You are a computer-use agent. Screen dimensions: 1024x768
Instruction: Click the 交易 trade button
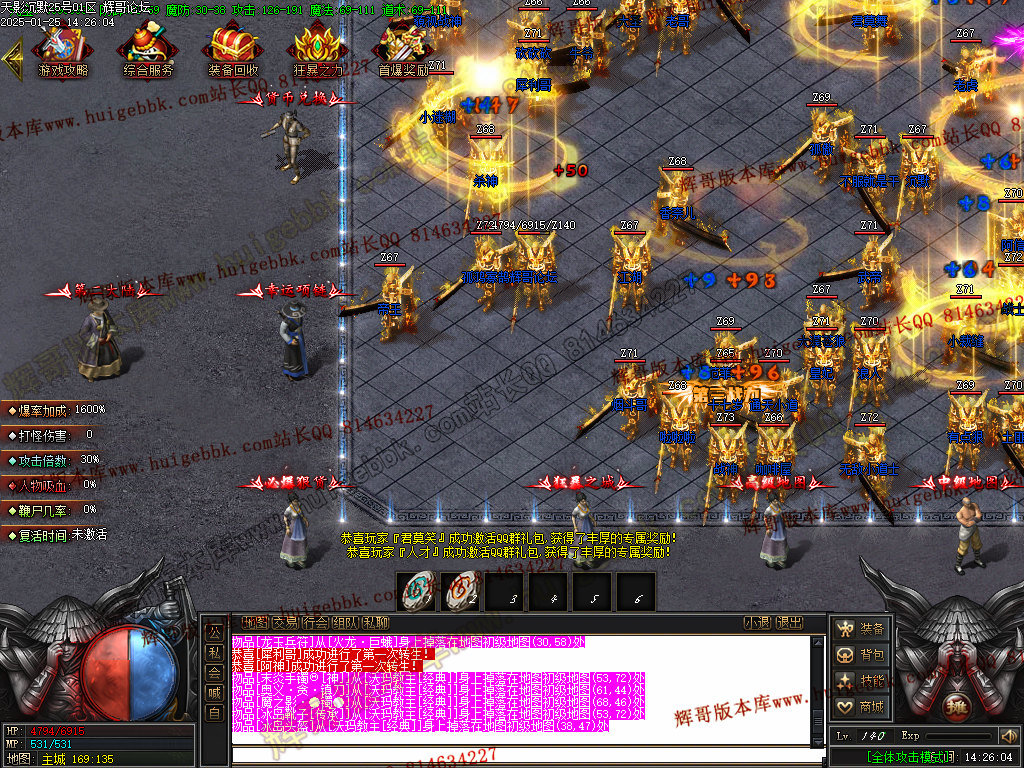(285, 622)
